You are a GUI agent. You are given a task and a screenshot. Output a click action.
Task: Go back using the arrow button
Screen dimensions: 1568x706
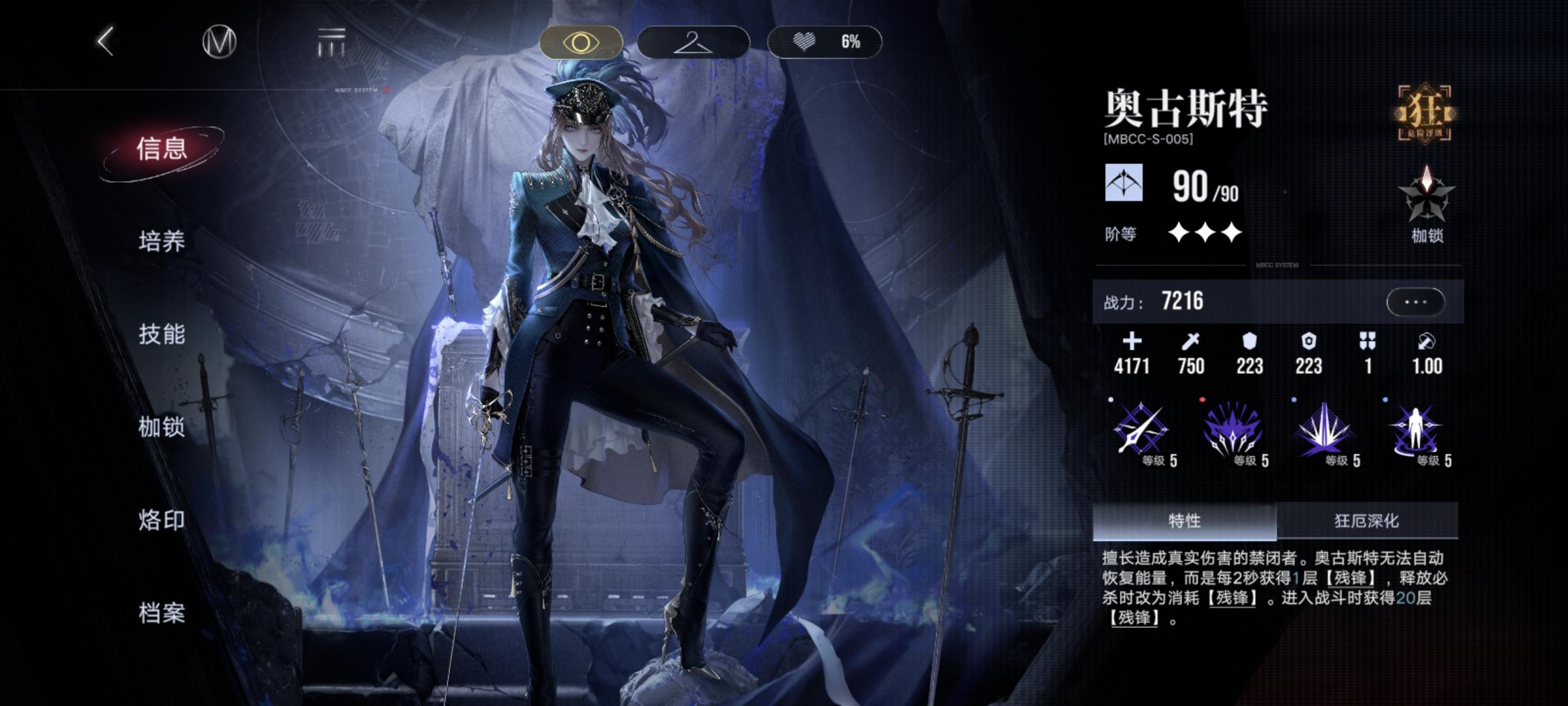click(x=106, y=42)
